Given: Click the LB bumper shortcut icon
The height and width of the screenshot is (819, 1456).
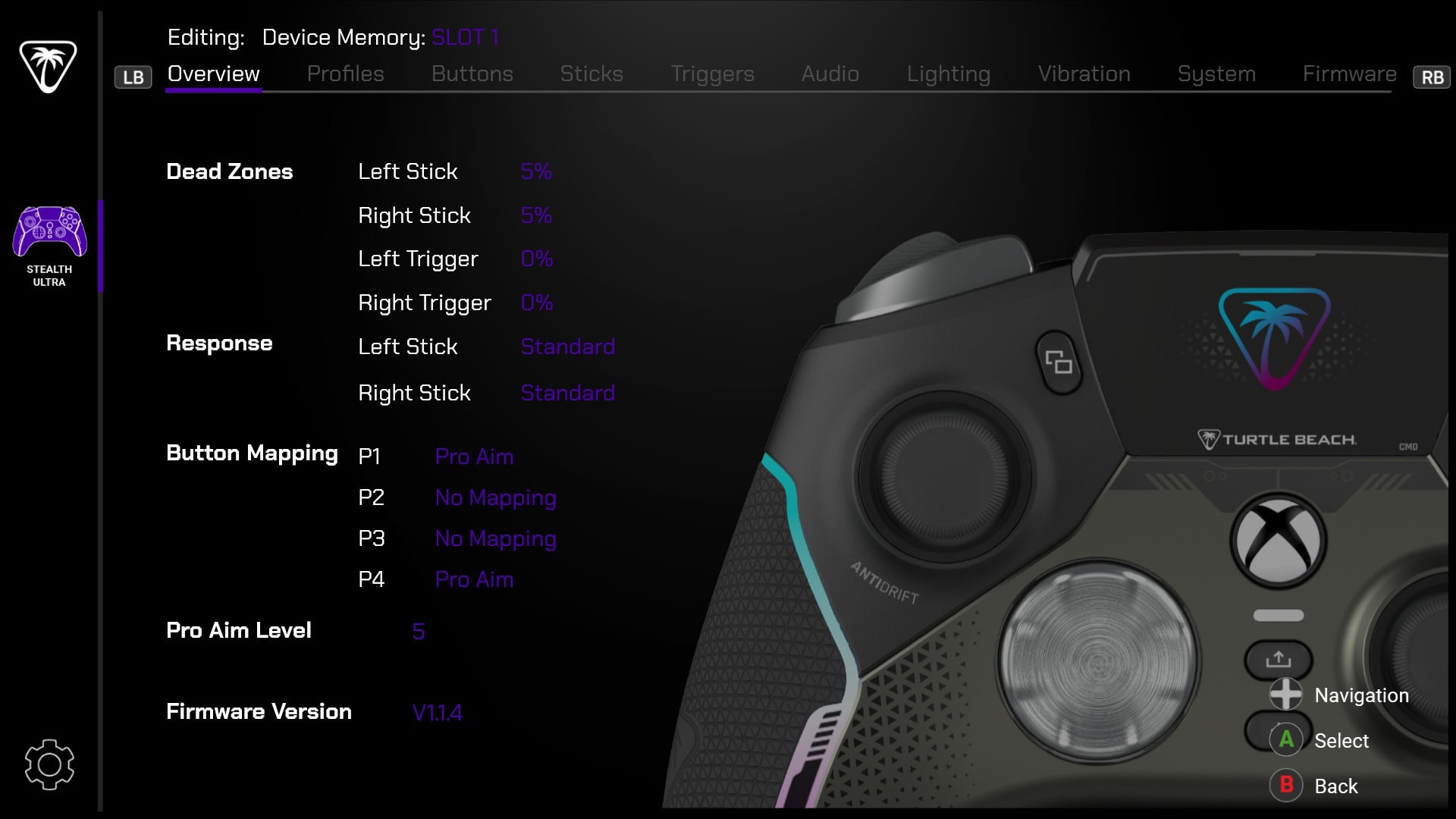Looking at the screenshot, I should coord(133,76).
